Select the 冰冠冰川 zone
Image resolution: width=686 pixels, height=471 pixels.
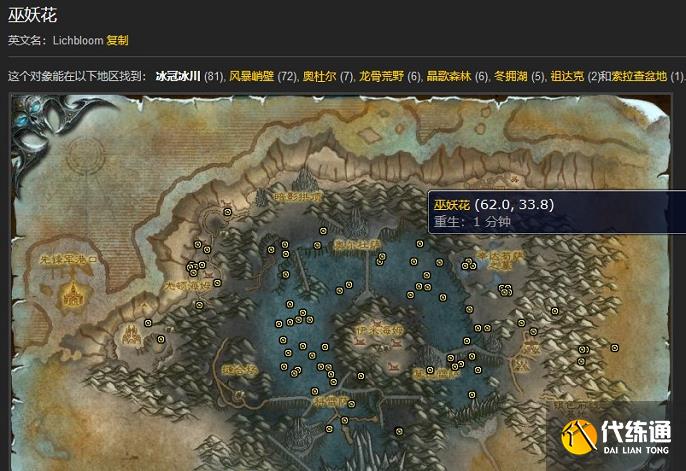[178, 76]
